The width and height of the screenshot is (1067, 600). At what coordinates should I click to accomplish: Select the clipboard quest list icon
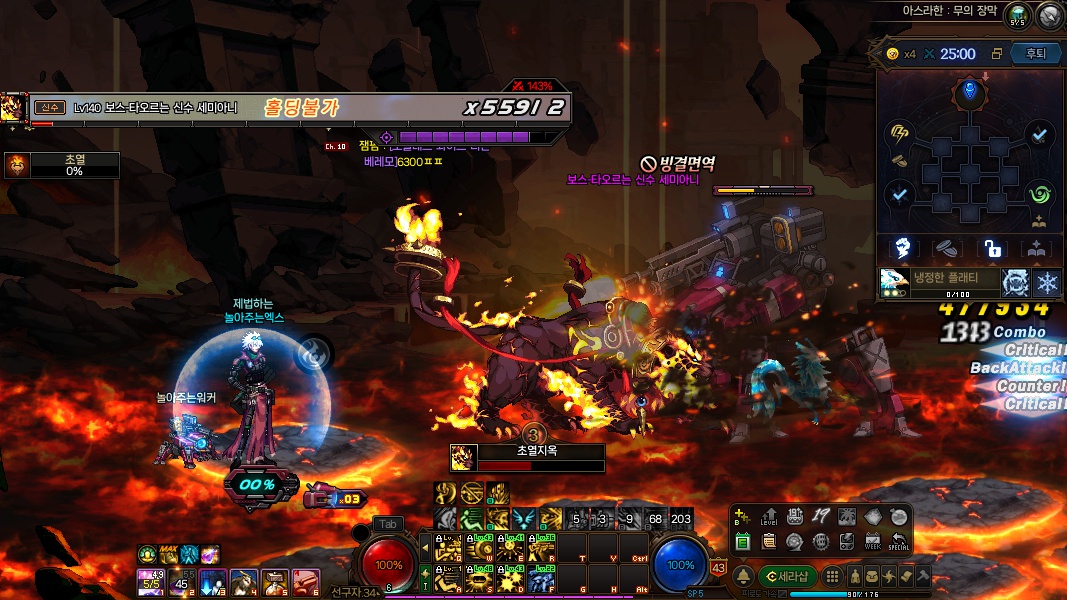click(769, 541)
